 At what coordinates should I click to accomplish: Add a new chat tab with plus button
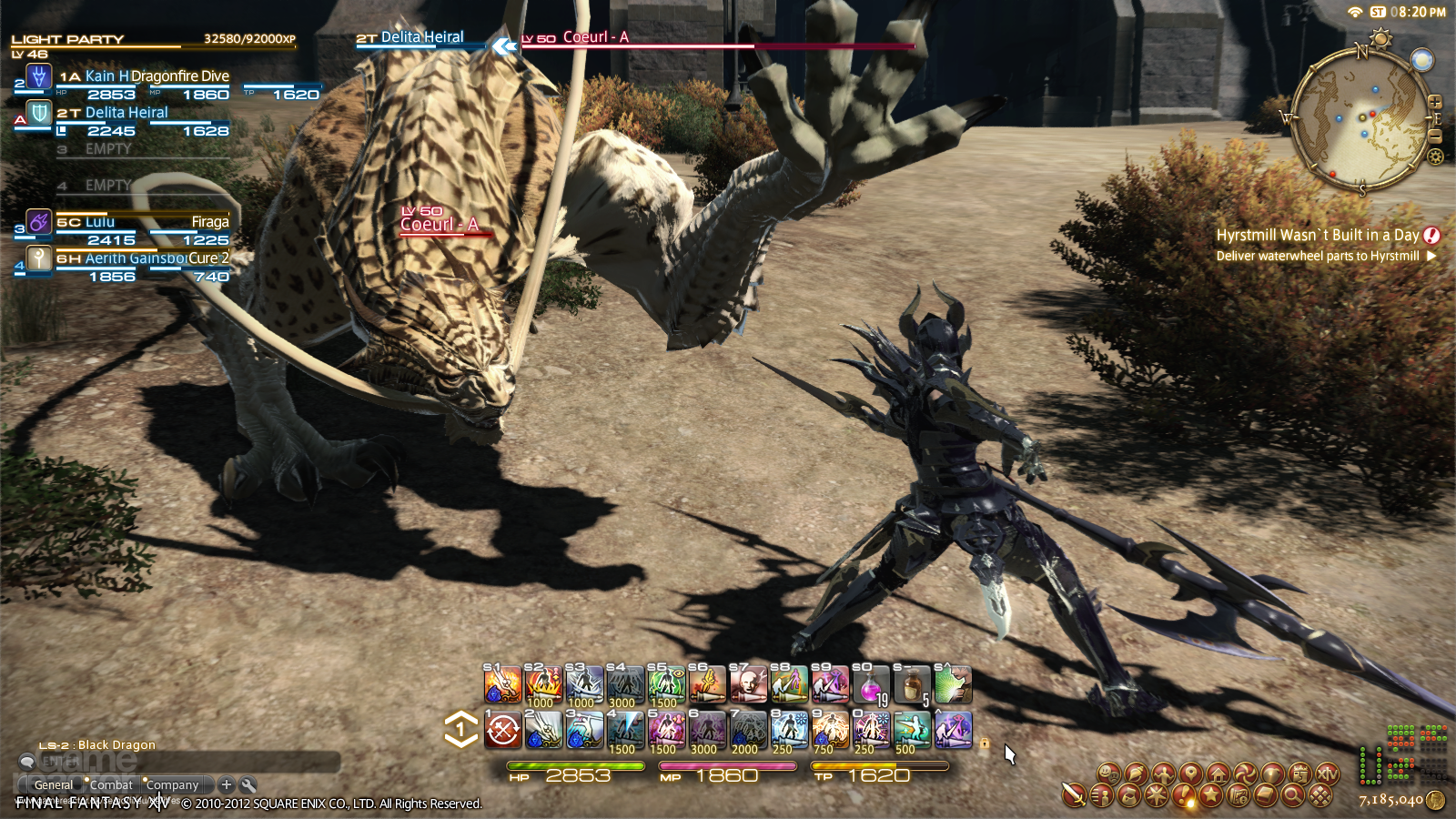click(x=227, y=784)
